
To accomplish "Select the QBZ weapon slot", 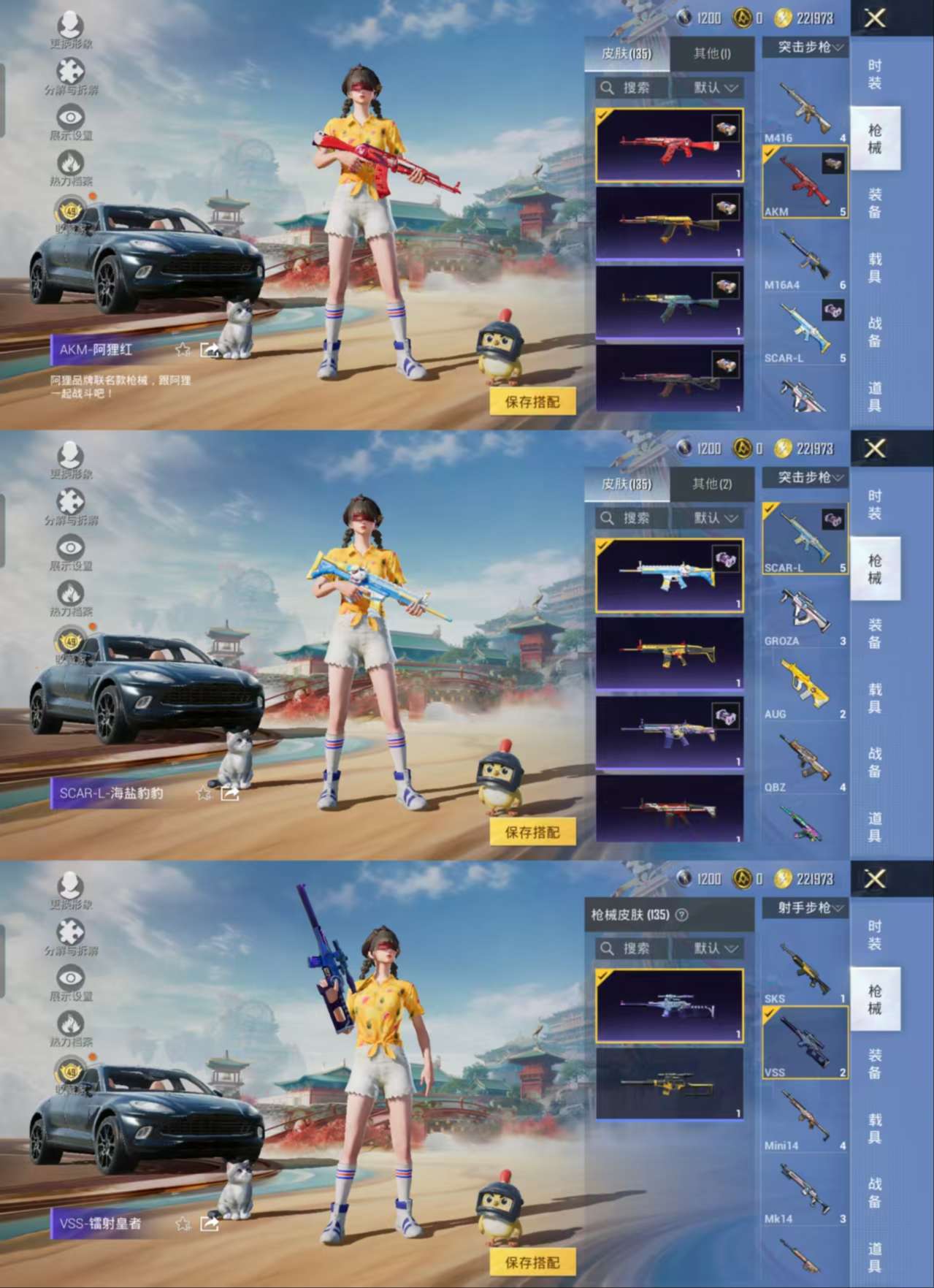I will click(x=805, y=761).
